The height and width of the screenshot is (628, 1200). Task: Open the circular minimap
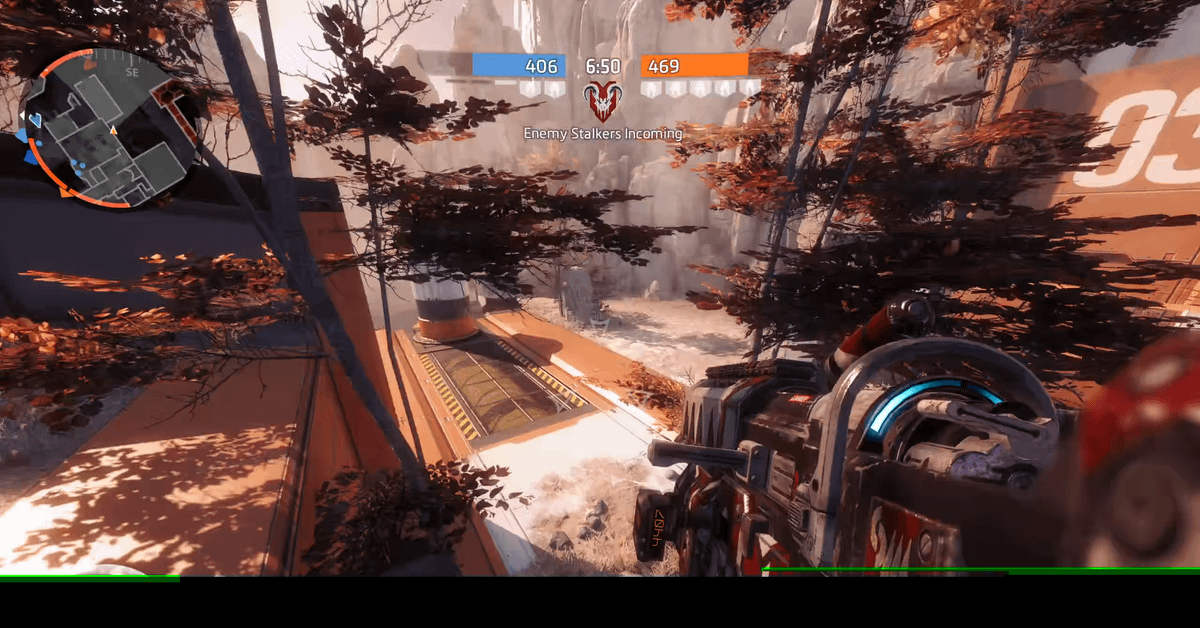(x=107, y=127)
